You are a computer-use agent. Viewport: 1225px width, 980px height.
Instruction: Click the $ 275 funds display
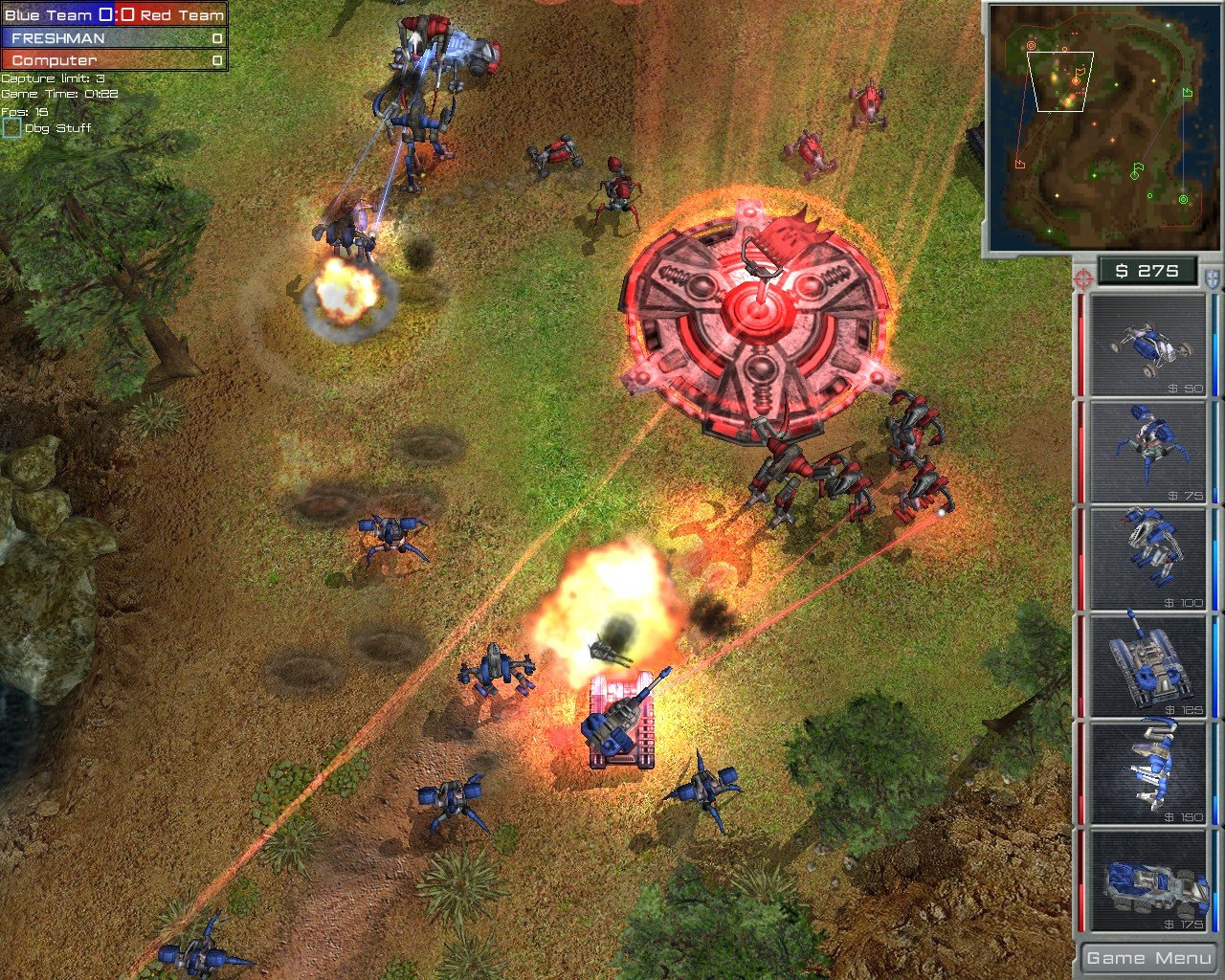1147,271
